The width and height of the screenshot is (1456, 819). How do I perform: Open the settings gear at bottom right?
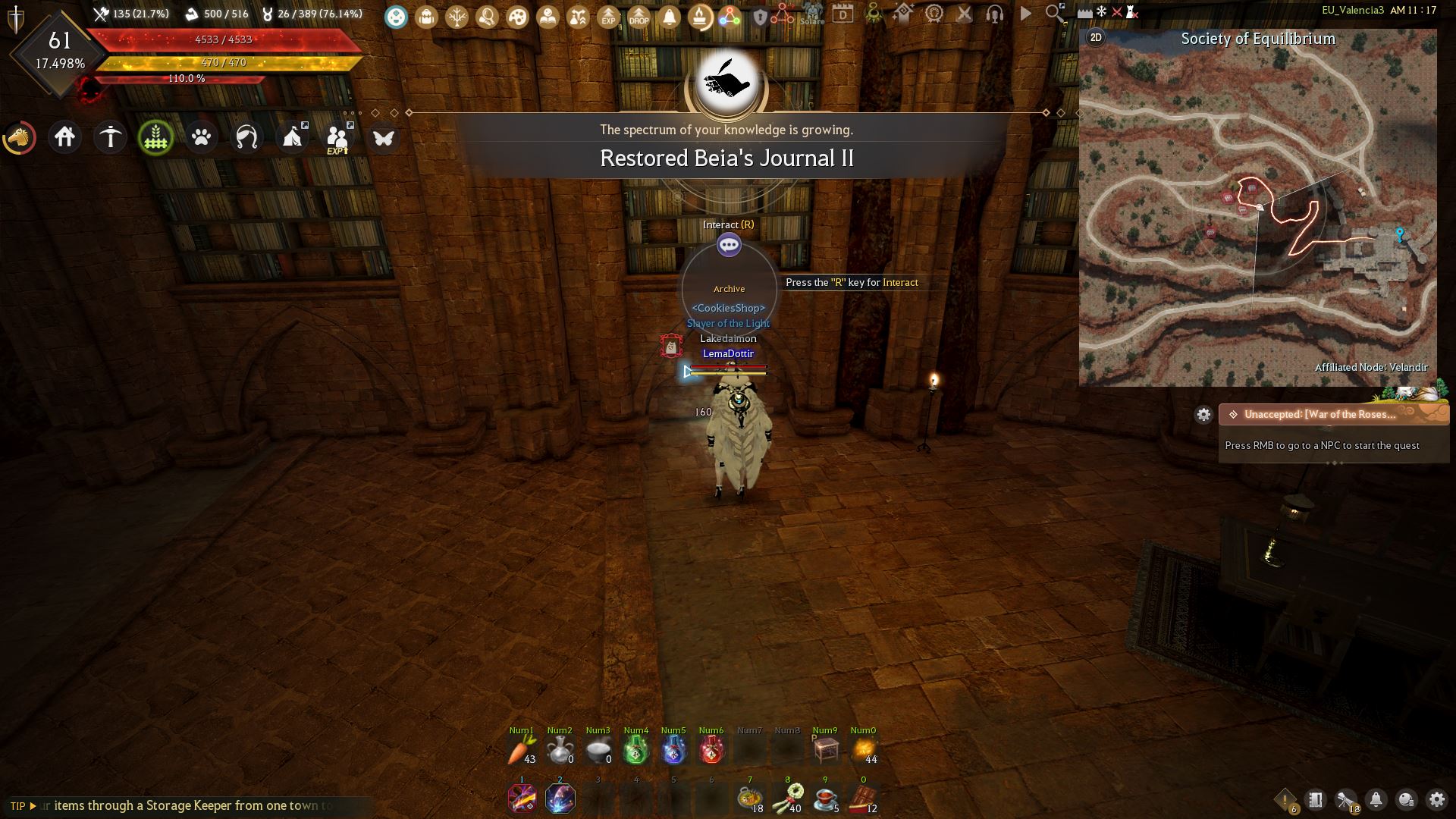(x=1437, y=800)
